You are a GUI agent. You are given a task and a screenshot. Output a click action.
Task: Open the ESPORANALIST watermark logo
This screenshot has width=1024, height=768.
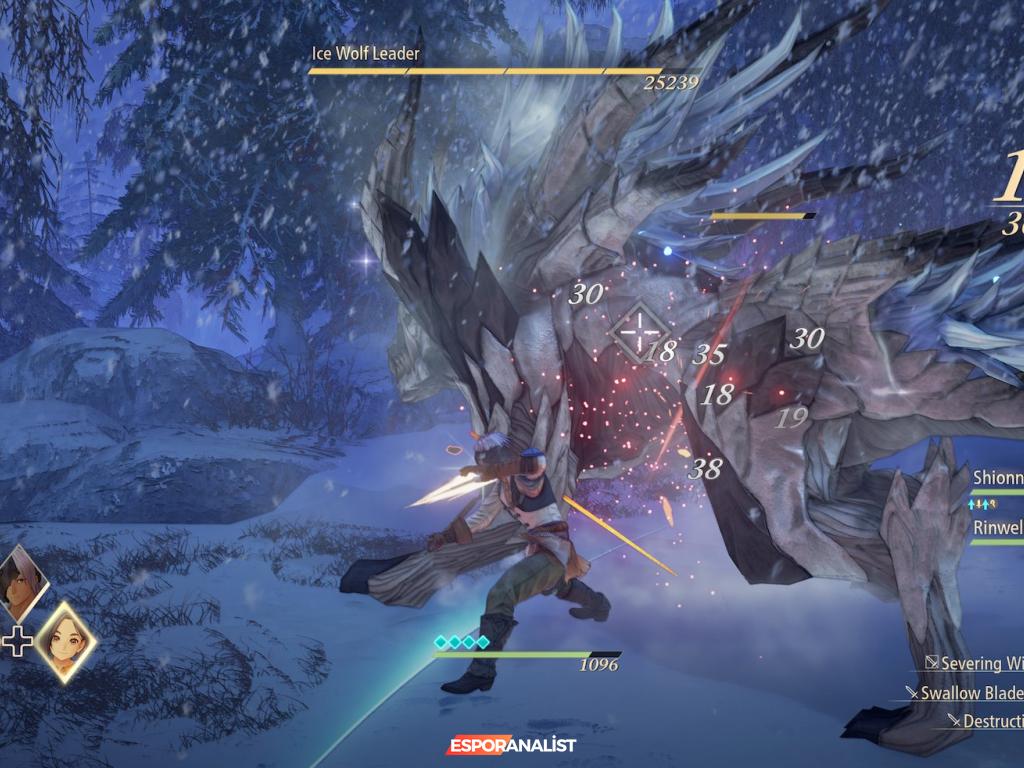click(511, 745)
